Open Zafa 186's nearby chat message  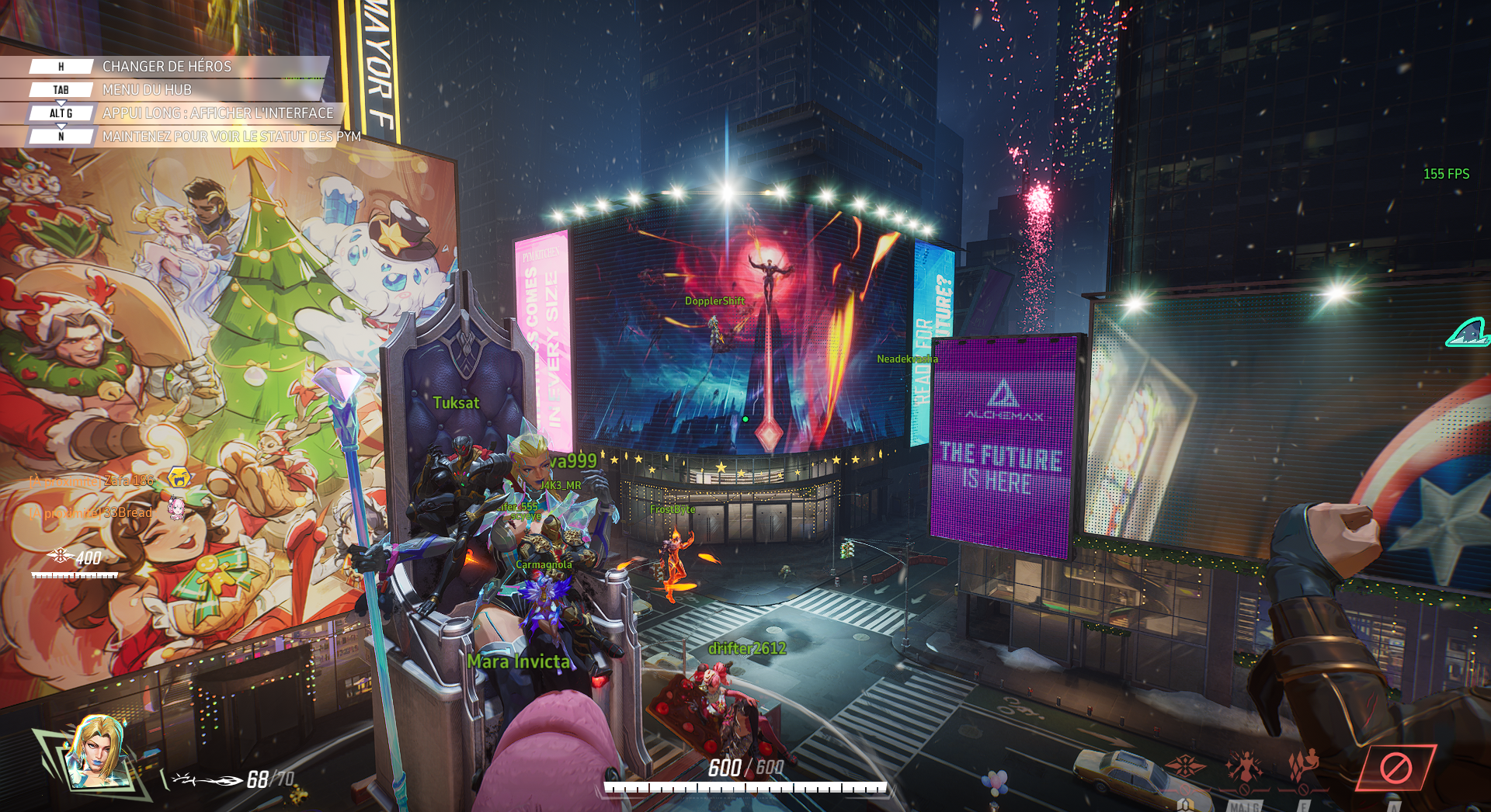coord(92,481)
